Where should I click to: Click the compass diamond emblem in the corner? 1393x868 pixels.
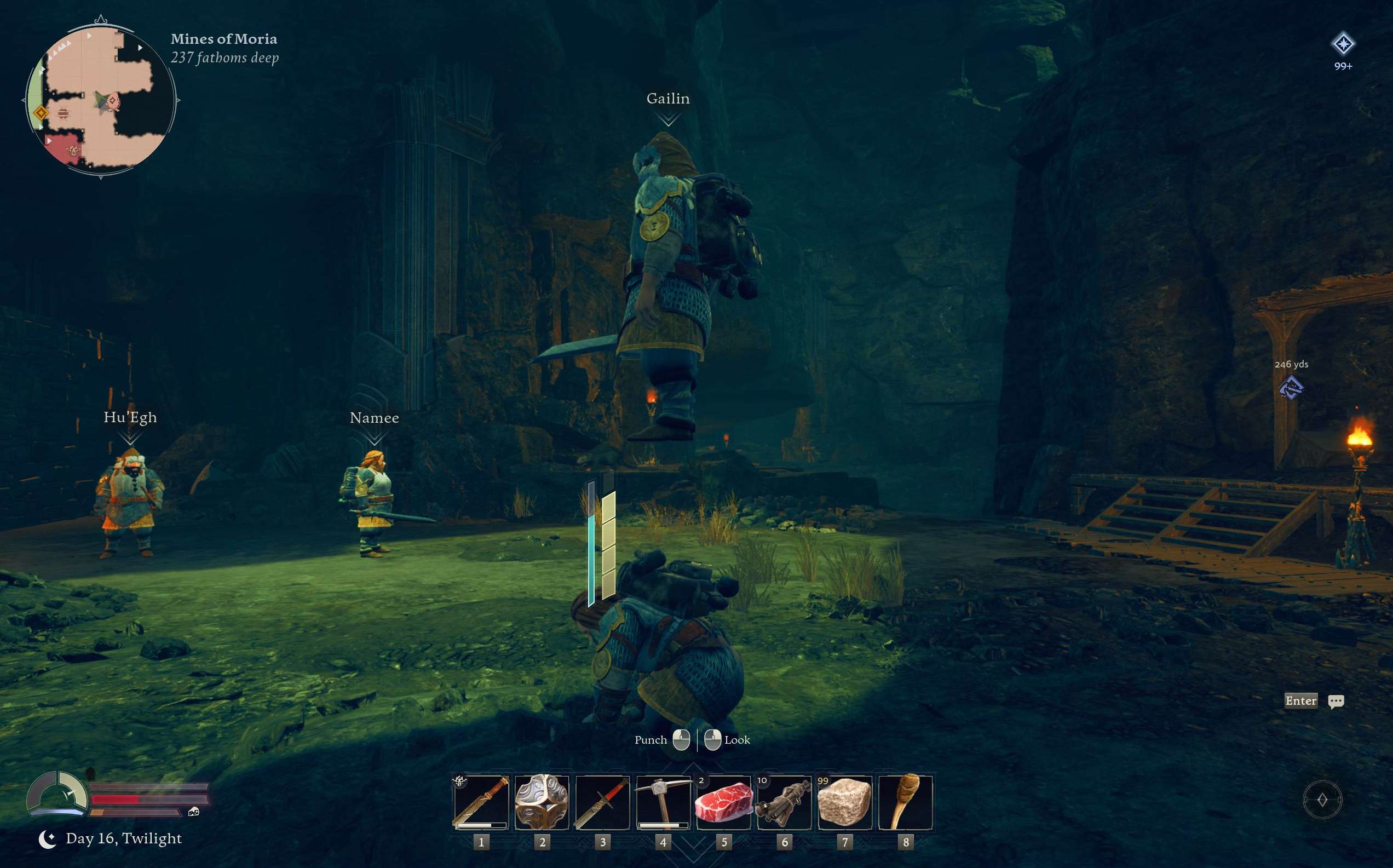coord(1322,800)
